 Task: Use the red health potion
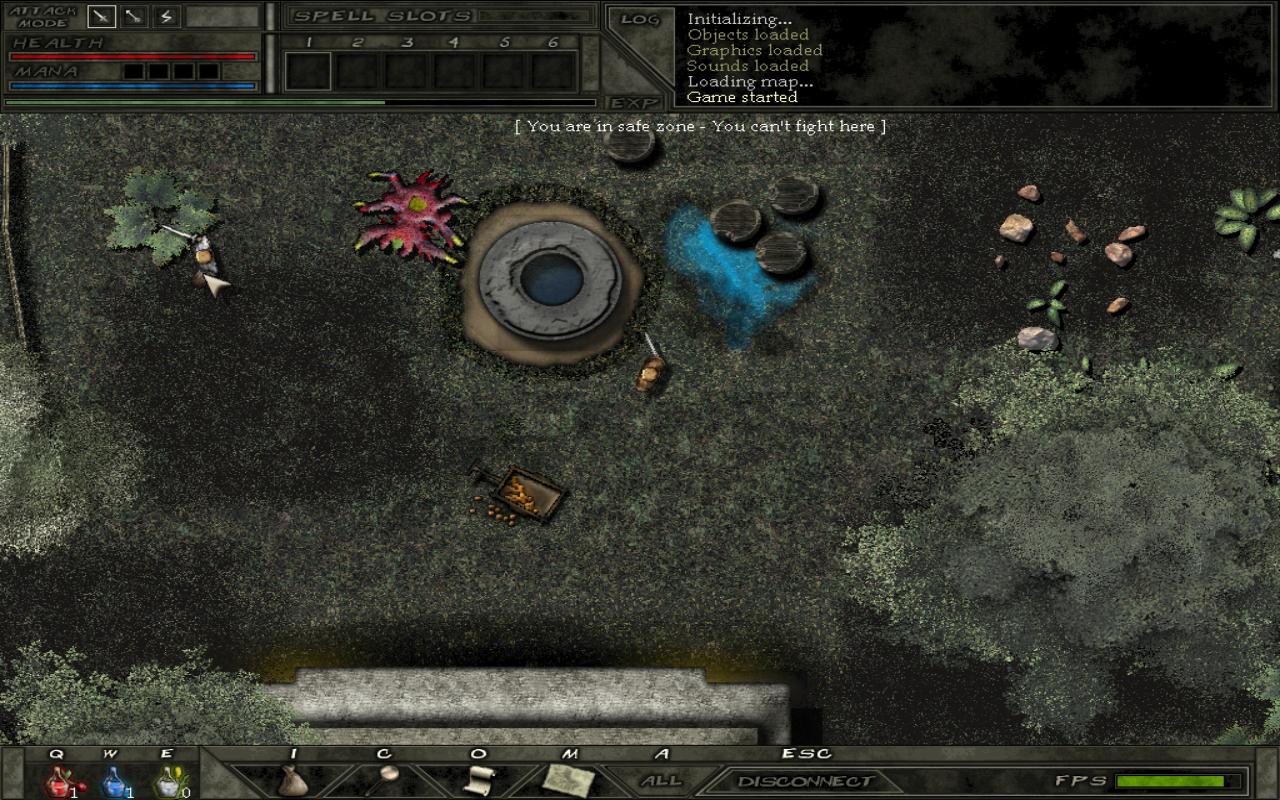click(x=59, y=780)
